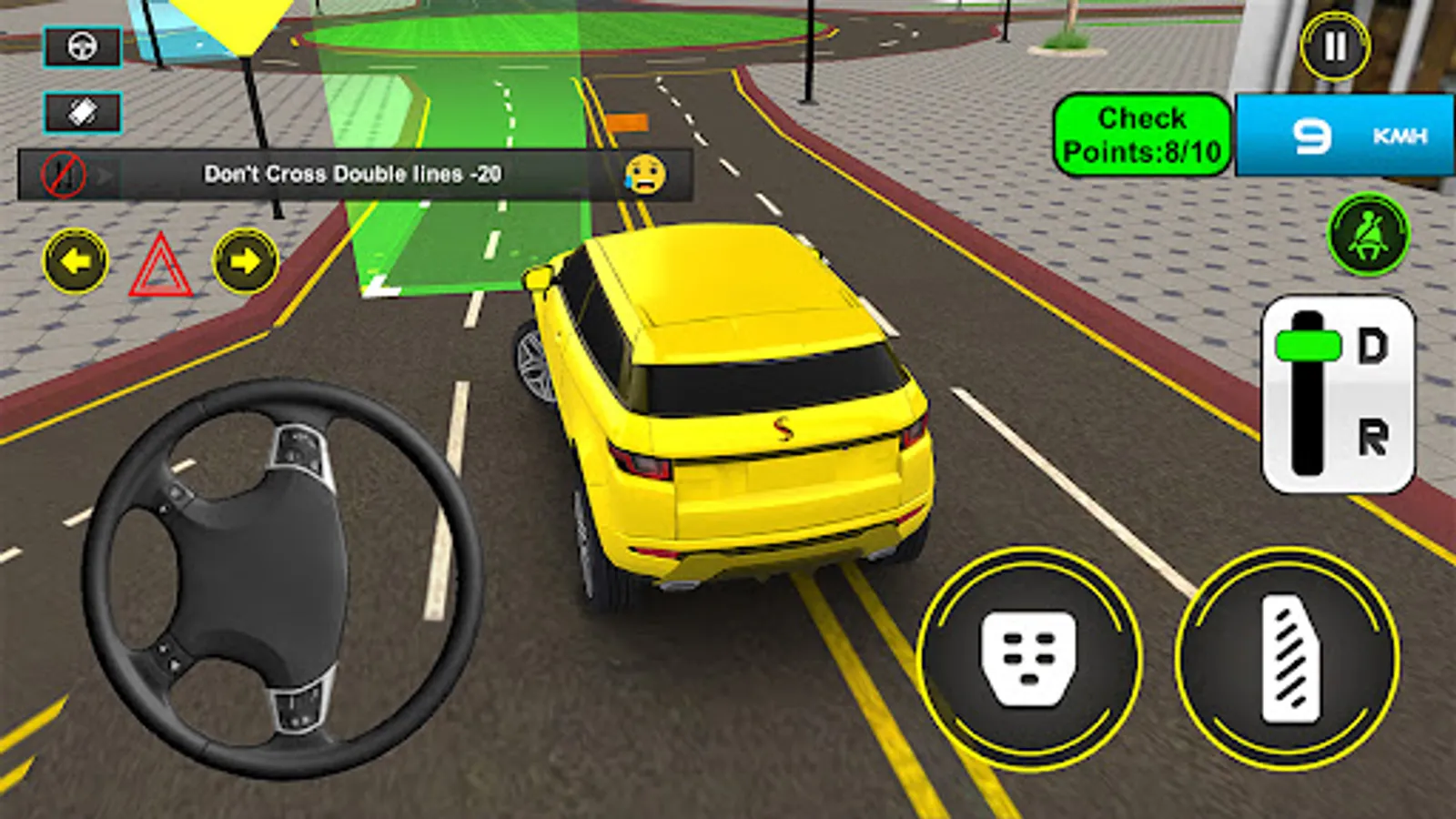Tap the crying emoji in the penalty banner
This screenshot has height=819, width=1456.
(x=647, y=172)
